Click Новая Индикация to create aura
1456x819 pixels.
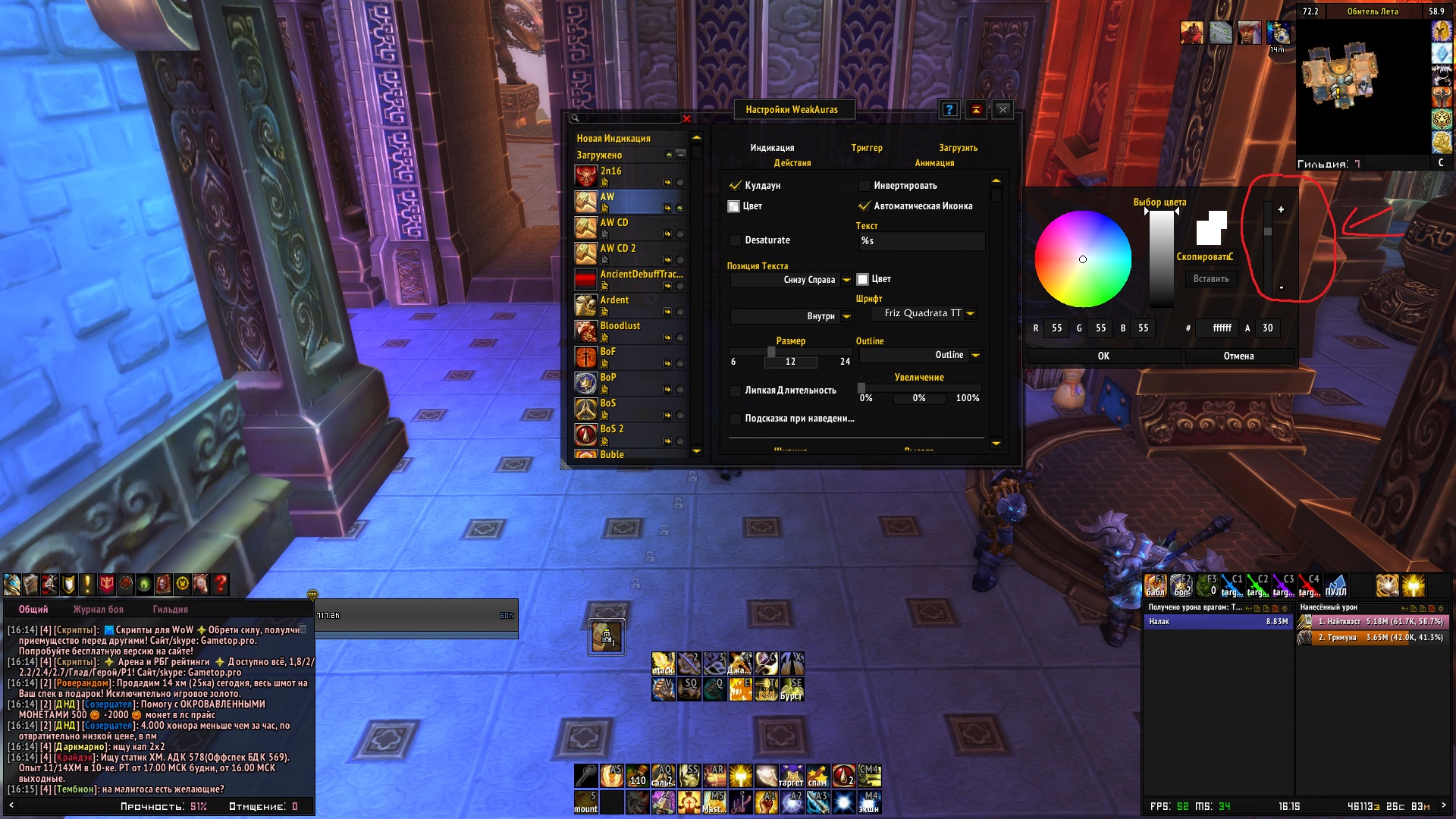click(613, 139)
